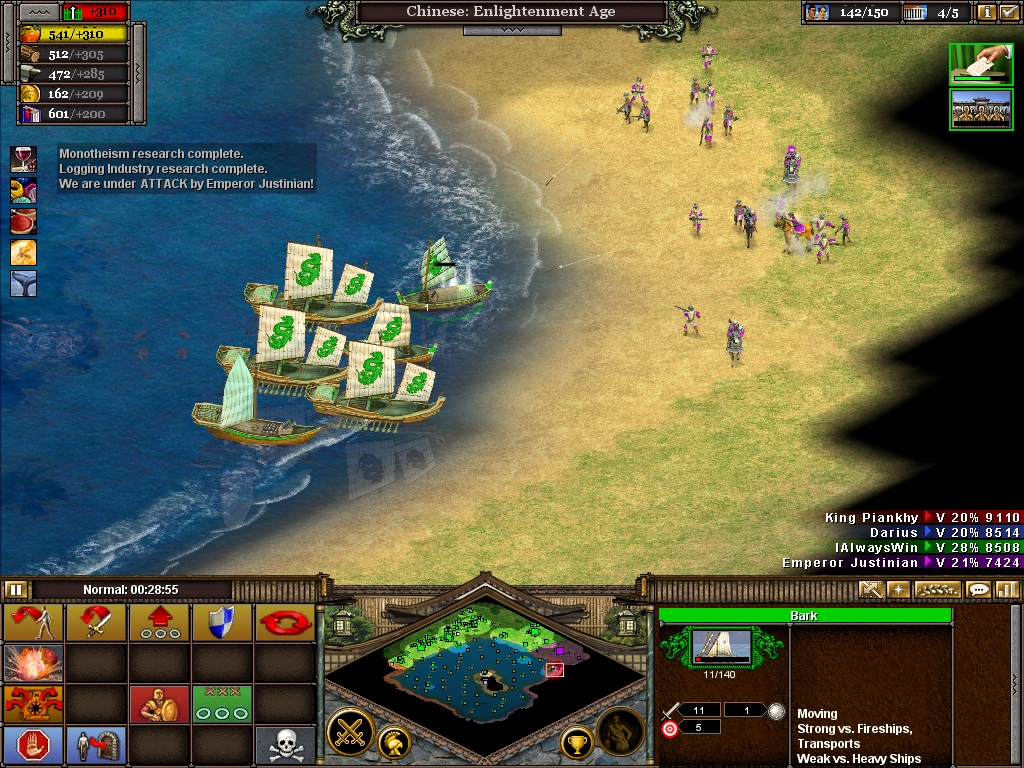1024x768 pixels.
Task: Open the crossed swords button beside minimap
Action: coord(350,731)
